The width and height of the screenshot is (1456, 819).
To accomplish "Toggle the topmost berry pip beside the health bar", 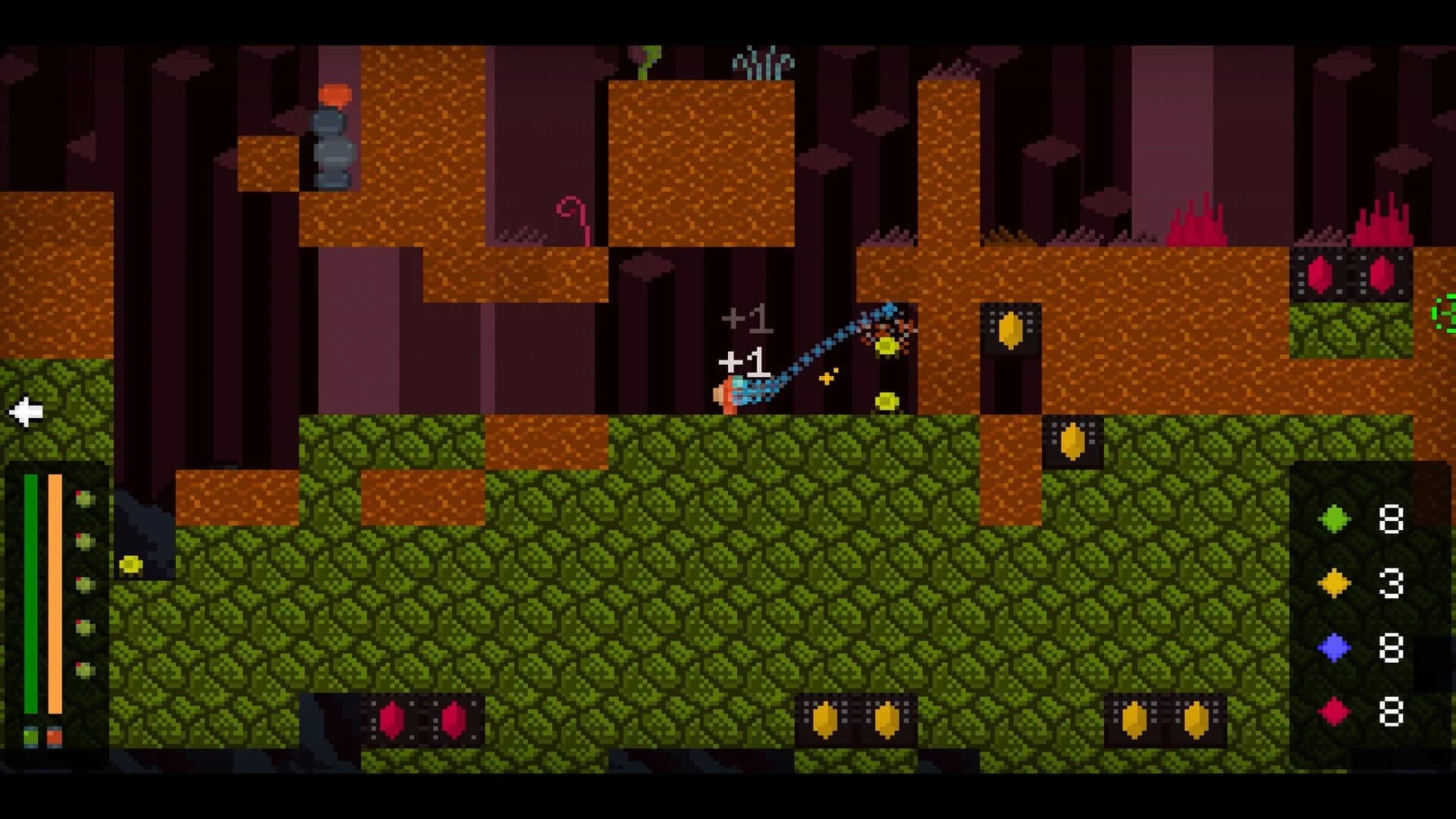I will coord(86,499).
